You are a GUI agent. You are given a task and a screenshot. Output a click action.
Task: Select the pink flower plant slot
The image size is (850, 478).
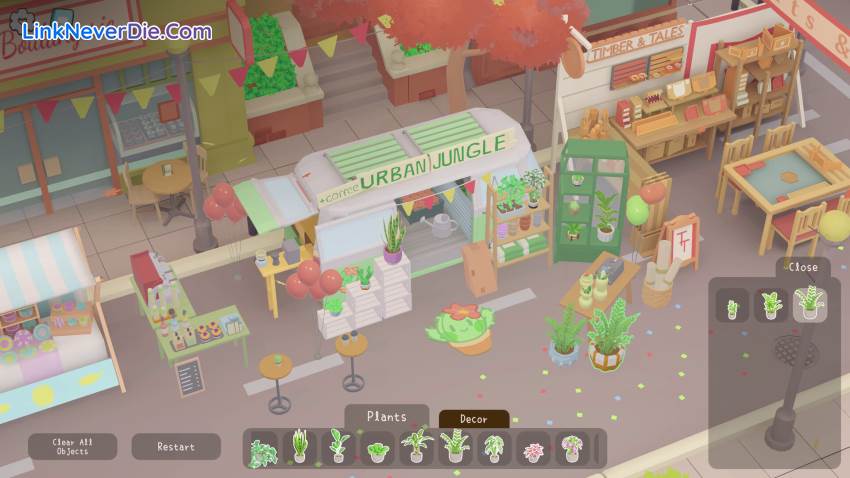(533, 448)
